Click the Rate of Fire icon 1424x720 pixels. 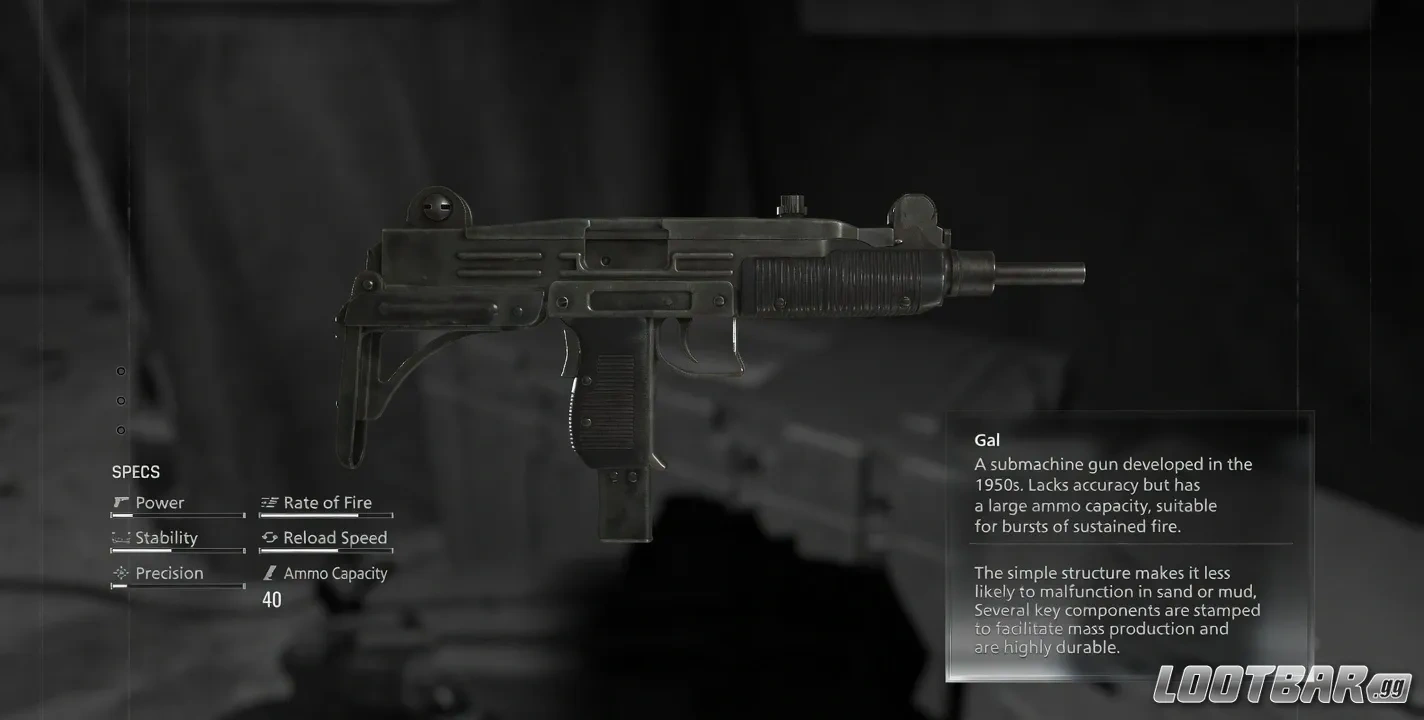click(267, 502)
